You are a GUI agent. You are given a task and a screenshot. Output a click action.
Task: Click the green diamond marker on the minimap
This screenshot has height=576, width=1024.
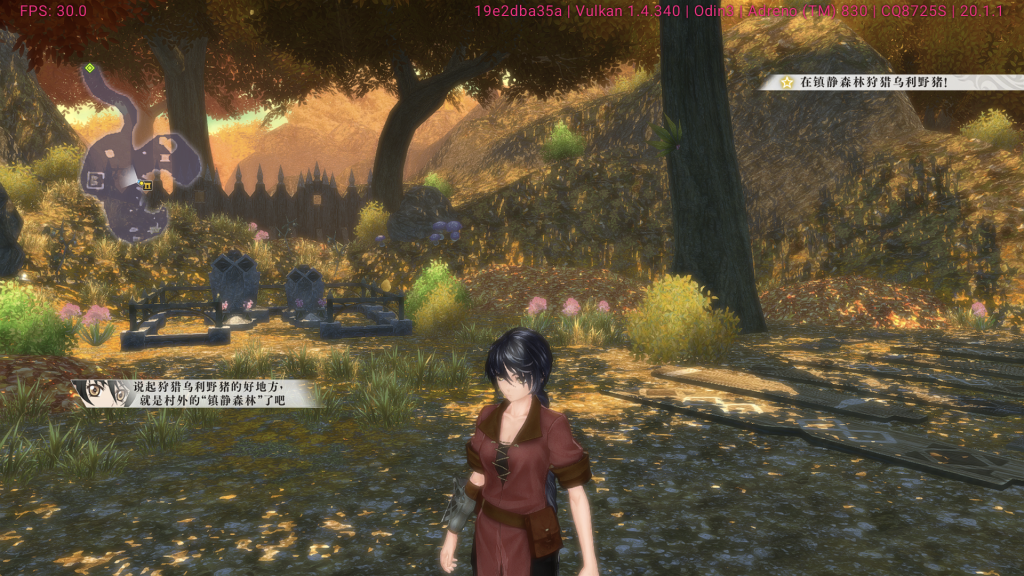(x=90, y=68)
